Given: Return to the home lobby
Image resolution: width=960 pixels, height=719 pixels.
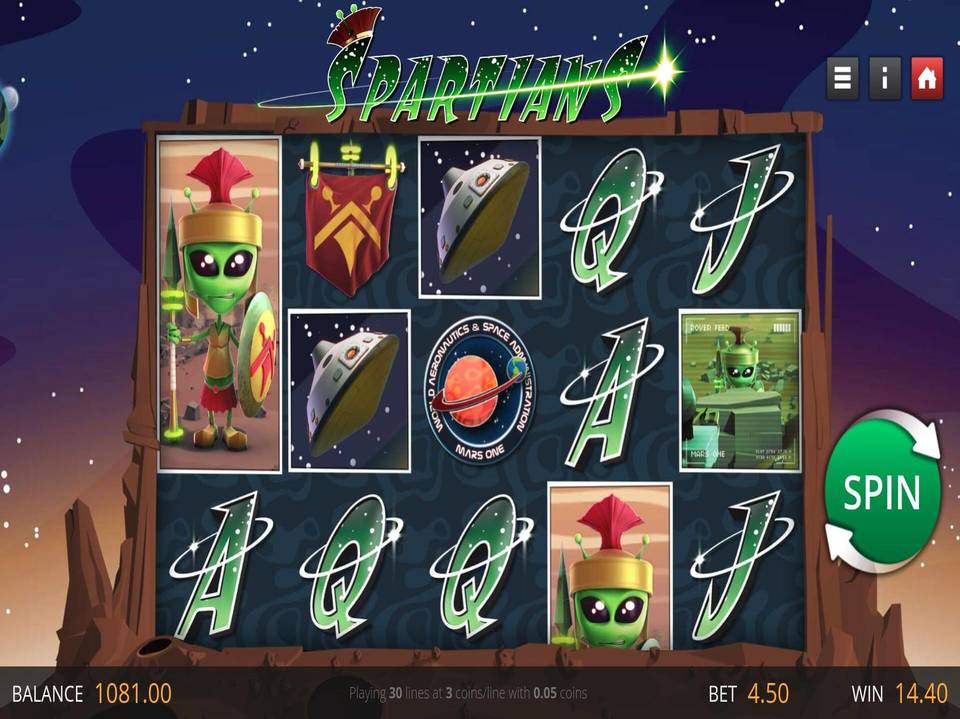Looking at the screenshot, I should pos(927,80).
